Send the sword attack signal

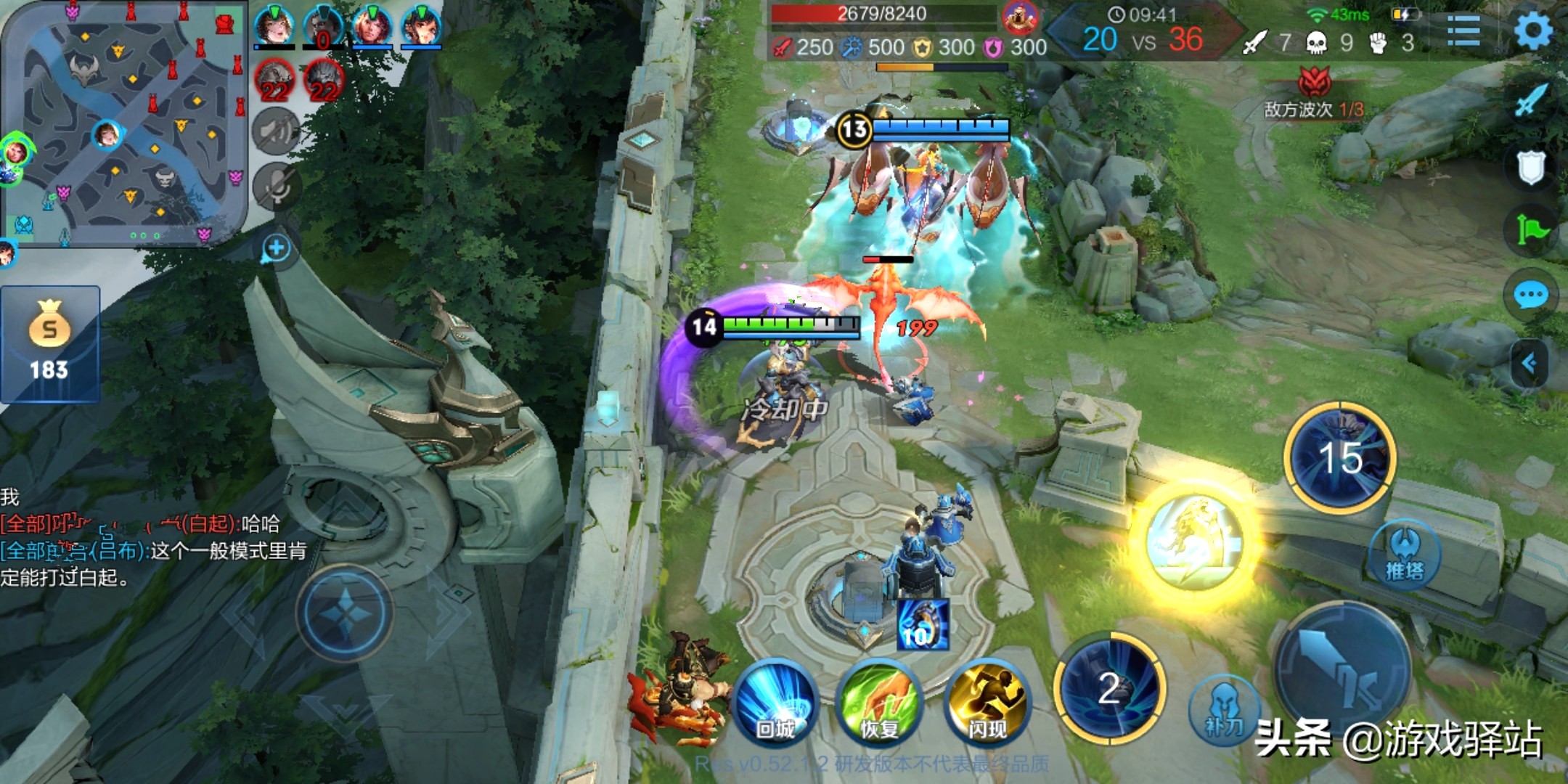1531,100
